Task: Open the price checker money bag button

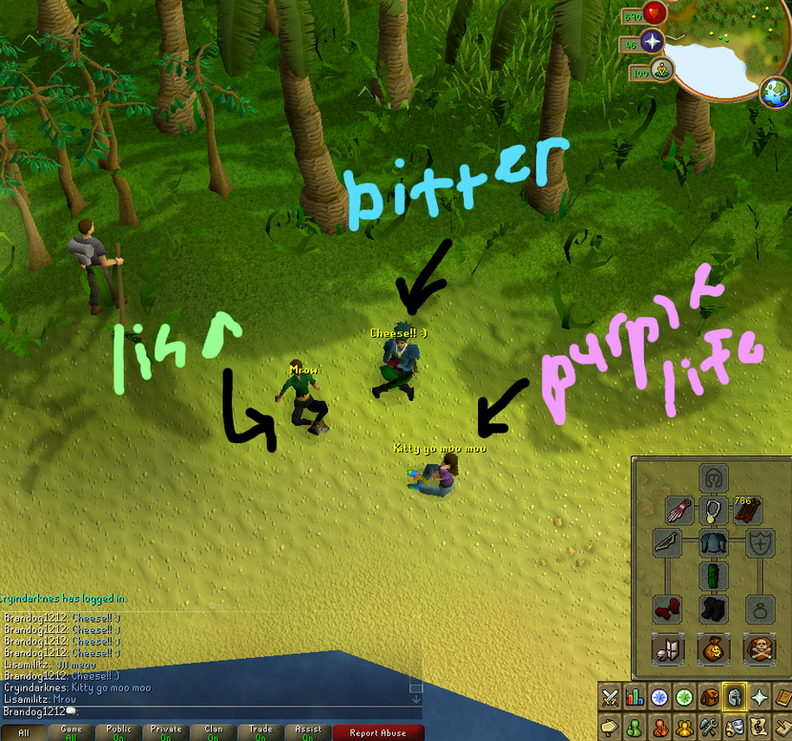Action: 712,648
